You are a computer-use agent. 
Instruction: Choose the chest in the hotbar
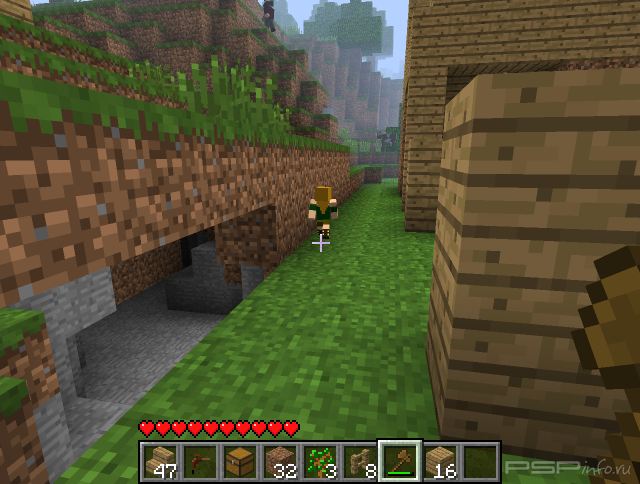tap(239, 461)
